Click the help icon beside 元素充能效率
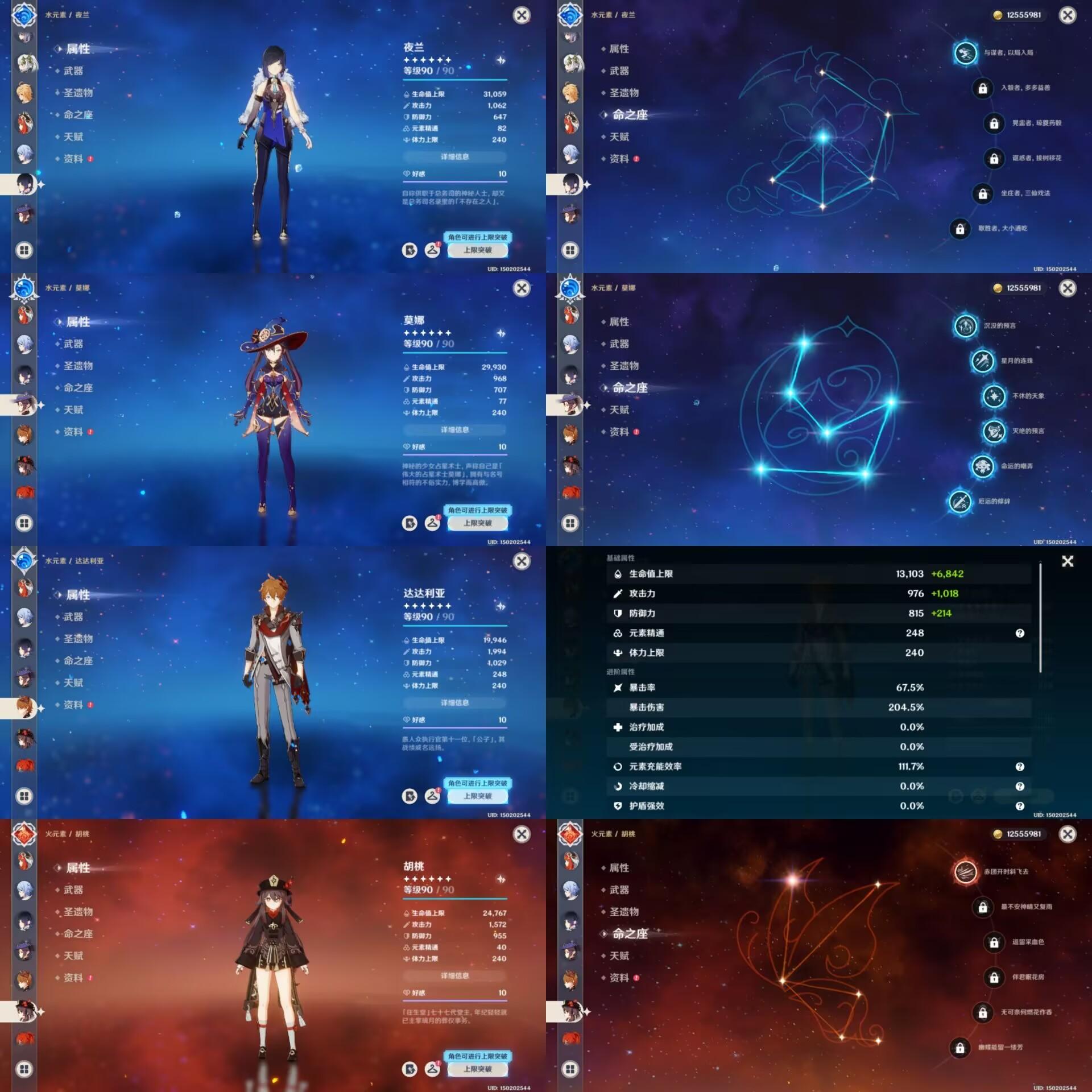The width and height of the screenshot is (1092, 1092). point(1020,767)
